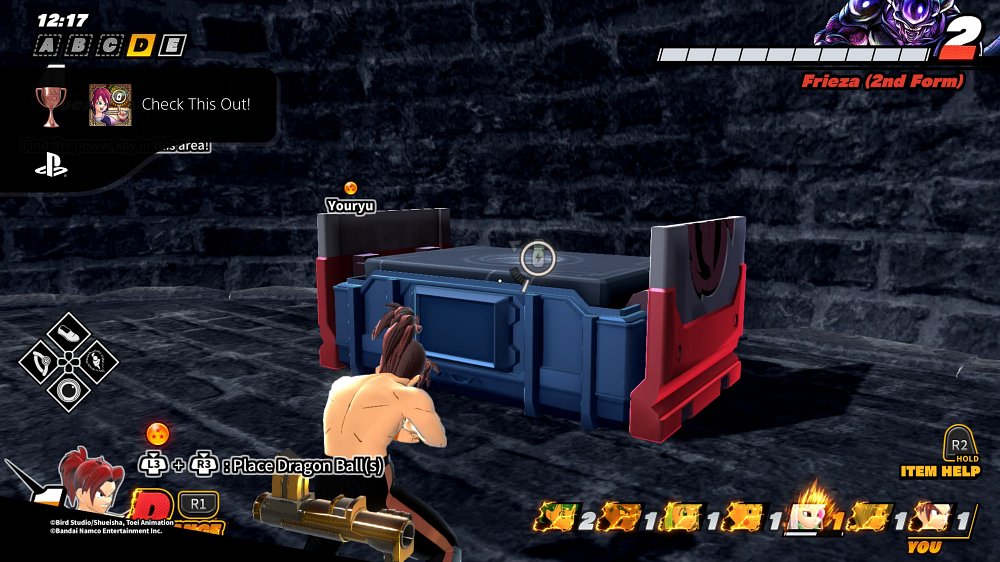1000x562 pixels.
Task: Select the right item slot on the item wheel
Action: (x=98, y=359)
